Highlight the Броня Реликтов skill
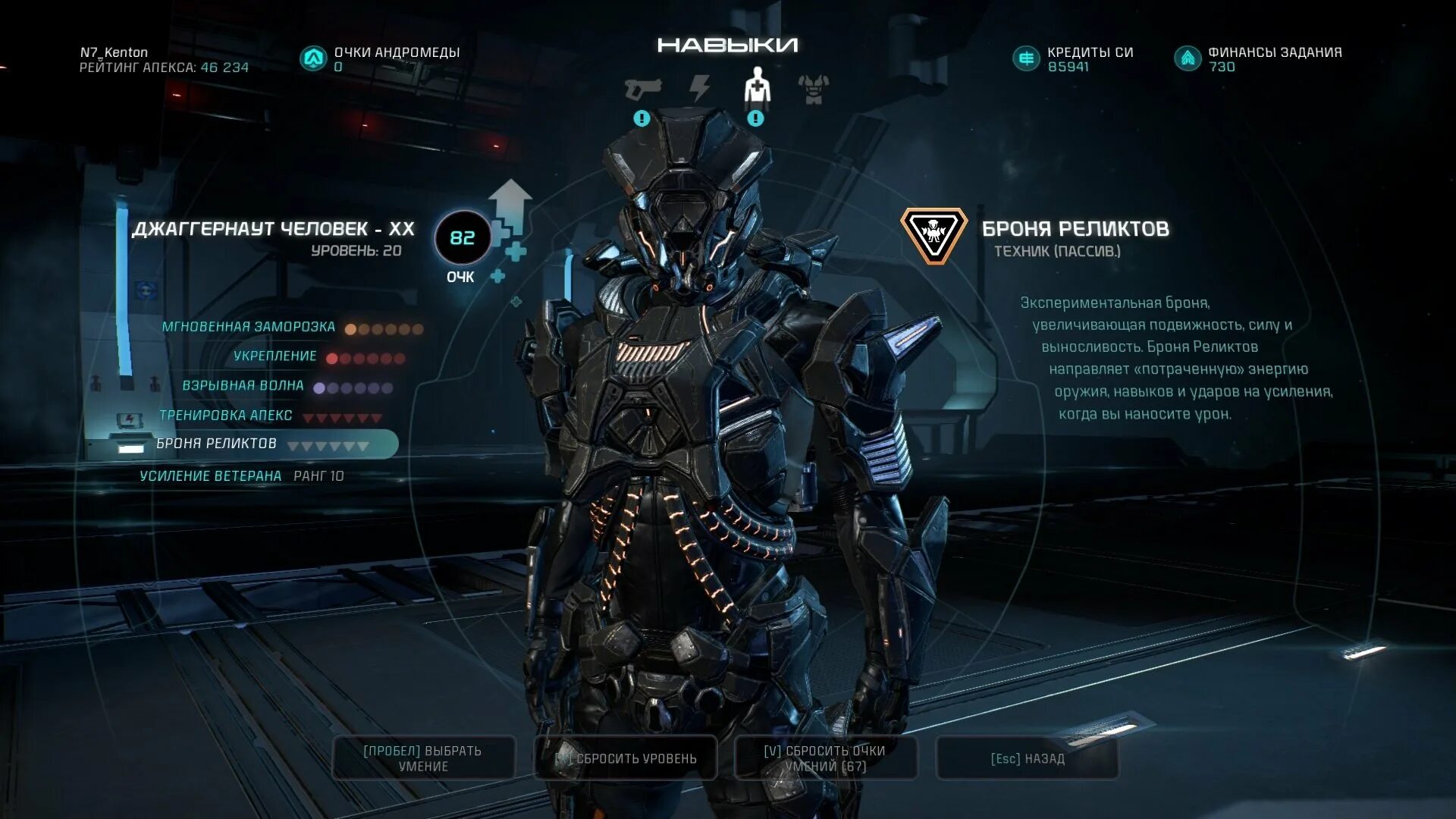Viewport: 1456px width, 819px height. pos(217,444)
